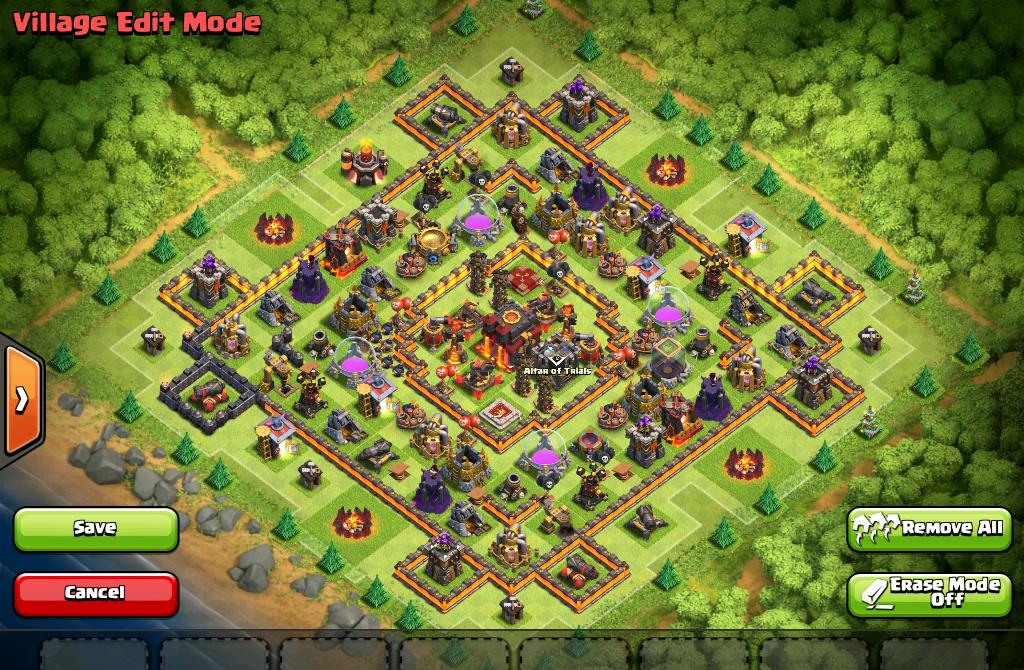Remove All buildings from the layout
1024x670 pixels.
click(x=929, y=528)
